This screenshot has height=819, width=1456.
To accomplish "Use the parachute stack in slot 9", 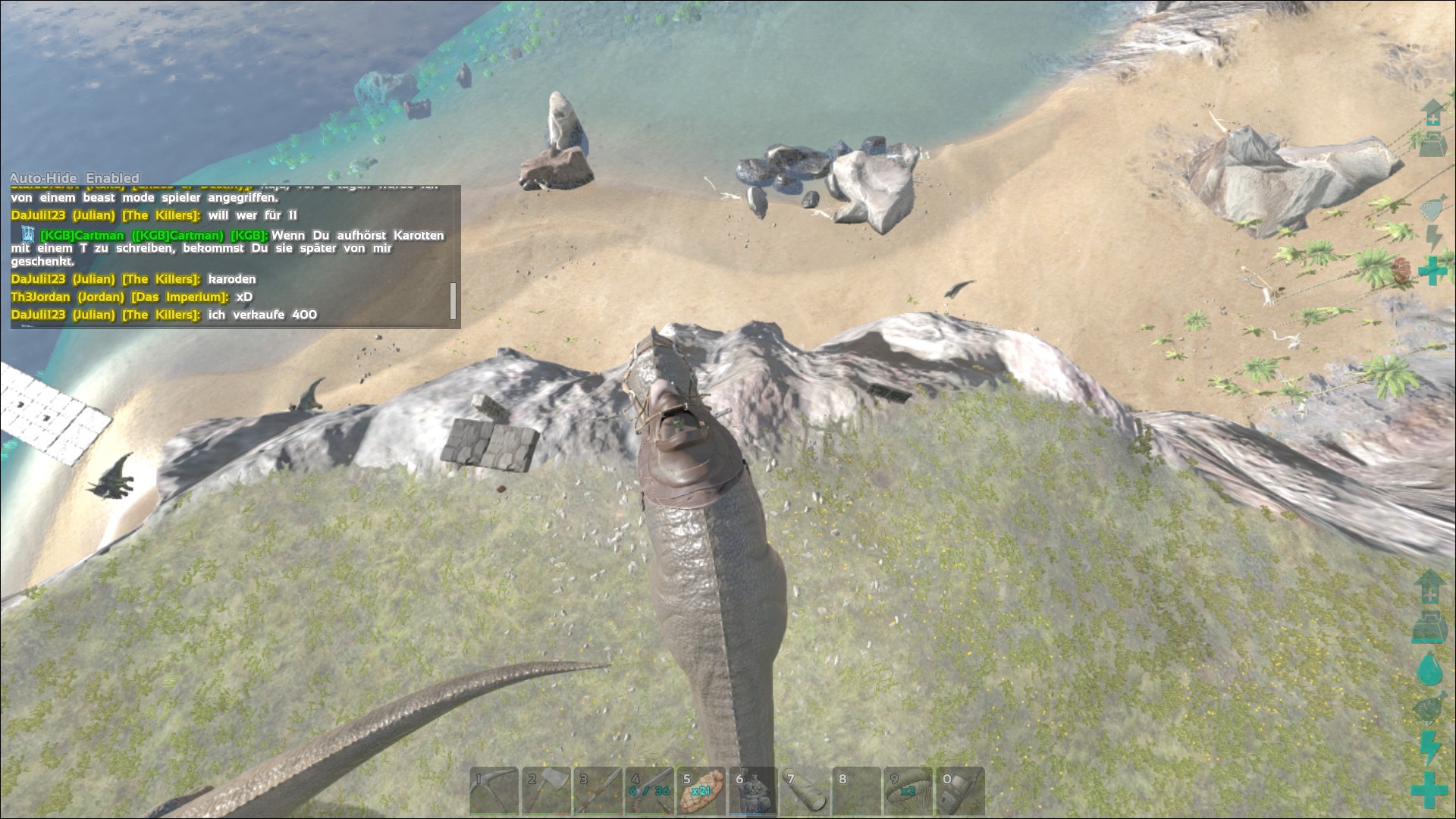I will coord(908,791).
